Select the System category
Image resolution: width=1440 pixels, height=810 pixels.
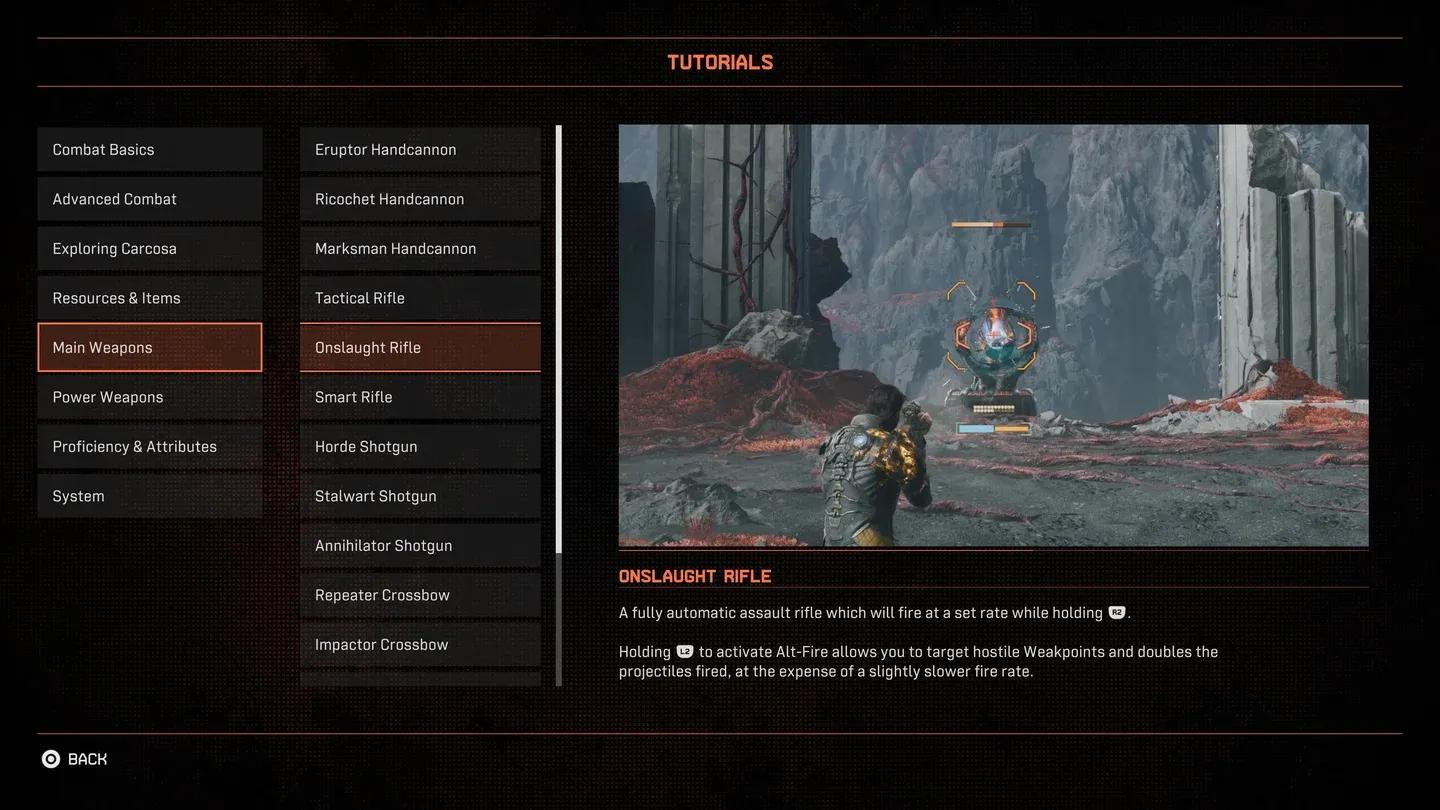149,495
